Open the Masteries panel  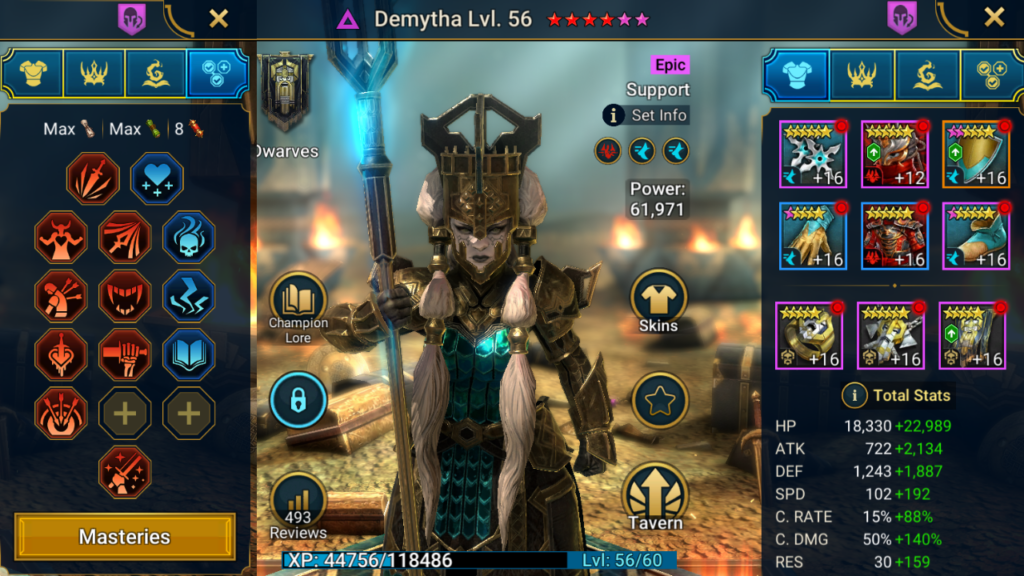pos(125,537)
